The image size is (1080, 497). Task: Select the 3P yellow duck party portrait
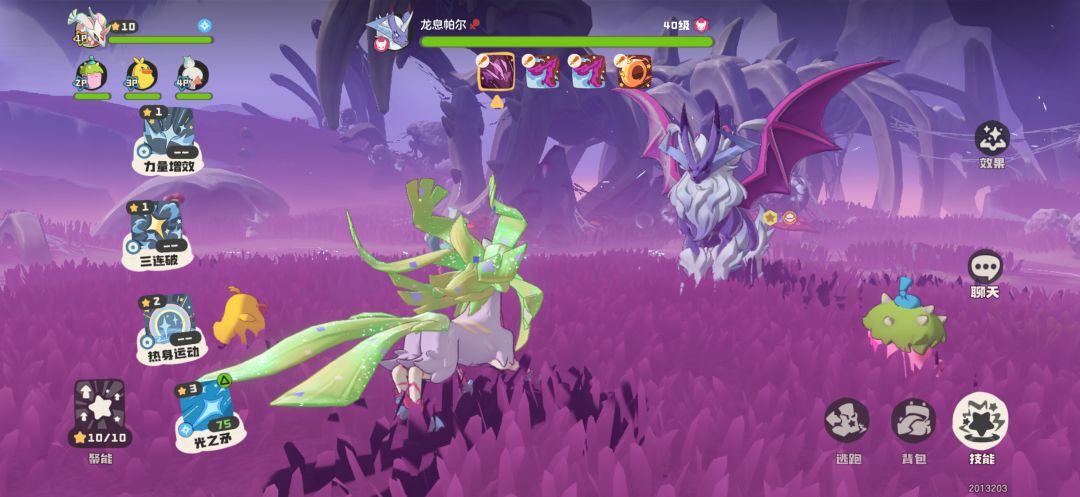pyautogui.click(x=142, y=74)
